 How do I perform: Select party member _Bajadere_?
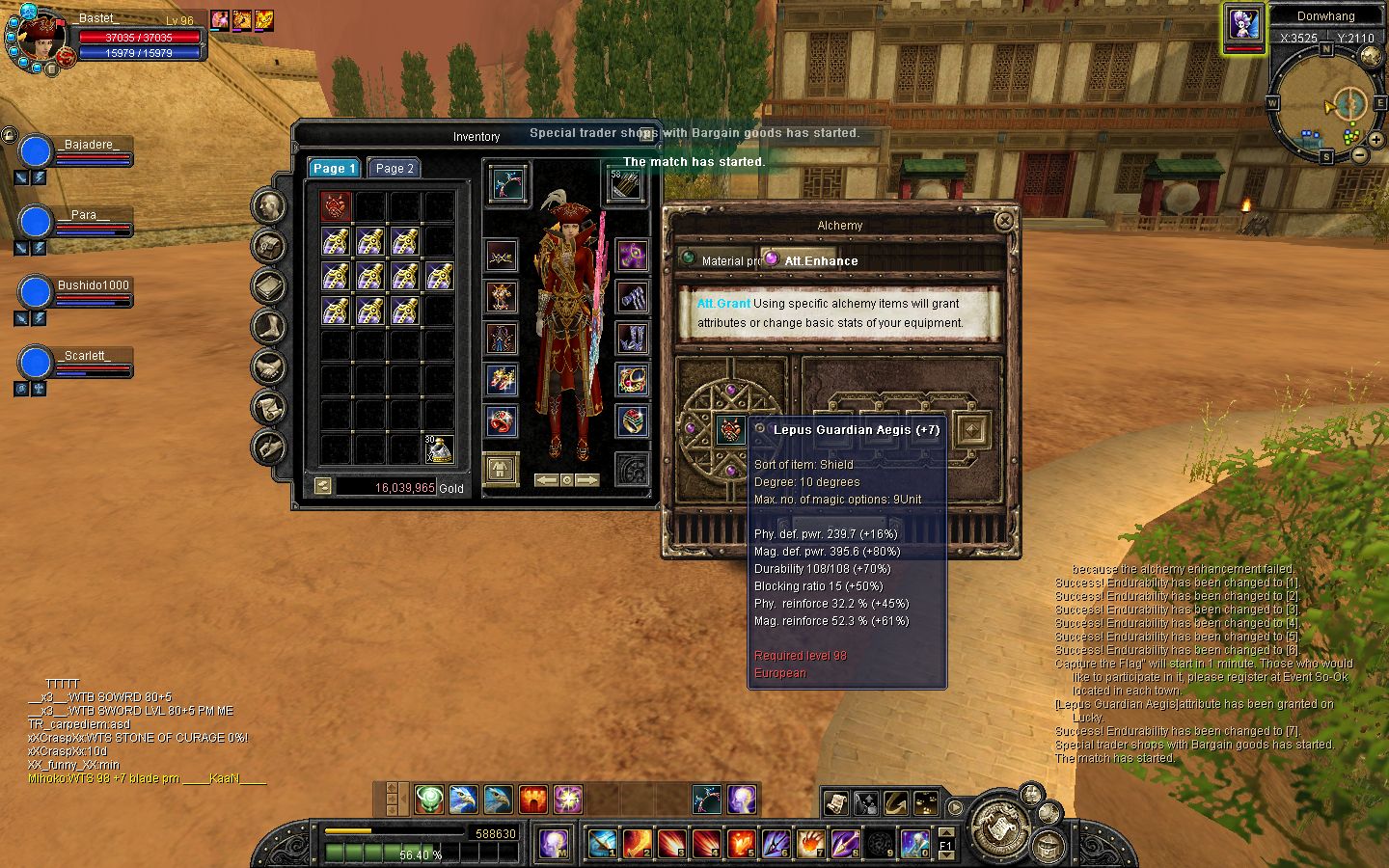click(36, 151)
